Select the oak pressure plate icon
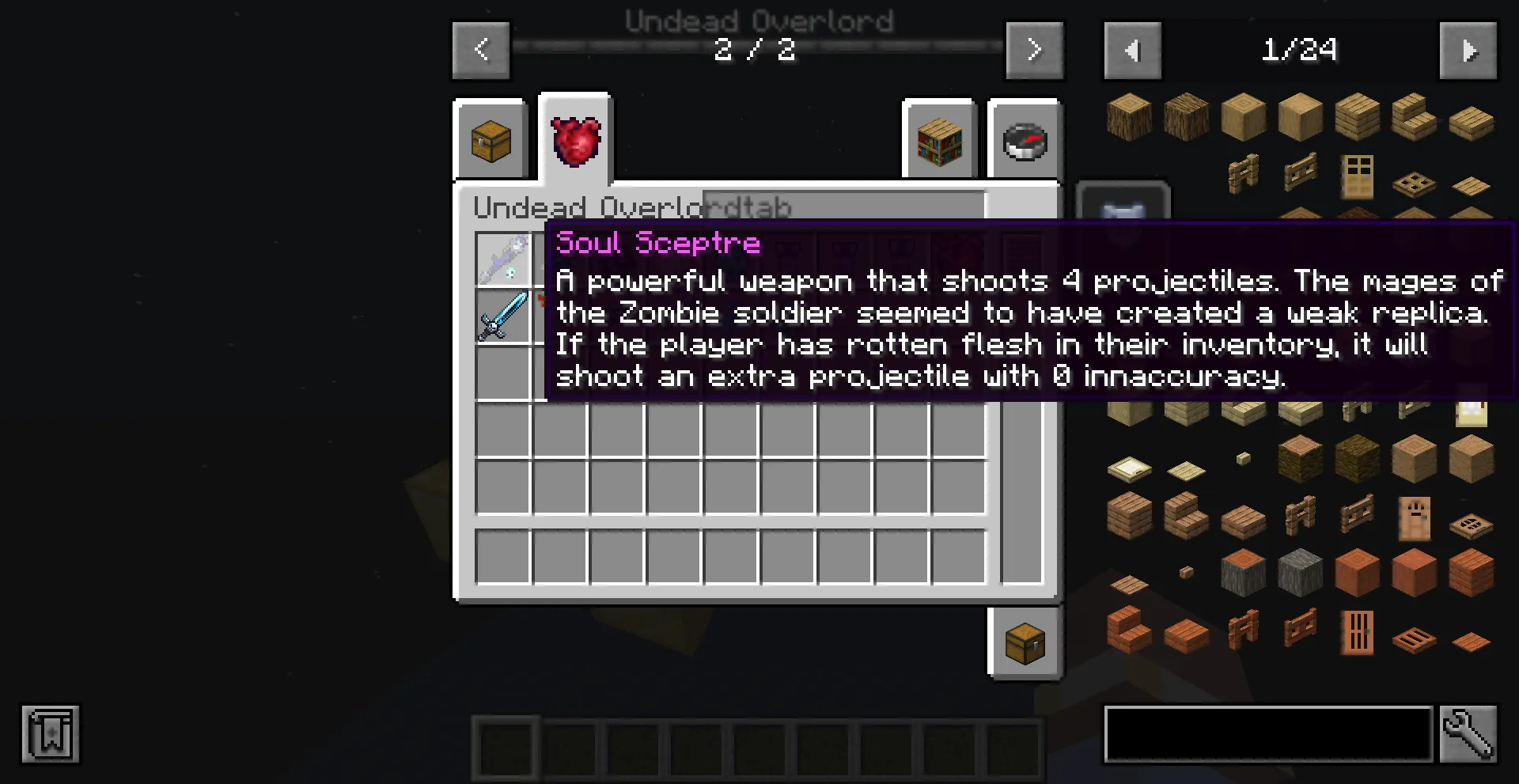Viewport: 1519px width, 784px height. click(x=1470, y=184)
